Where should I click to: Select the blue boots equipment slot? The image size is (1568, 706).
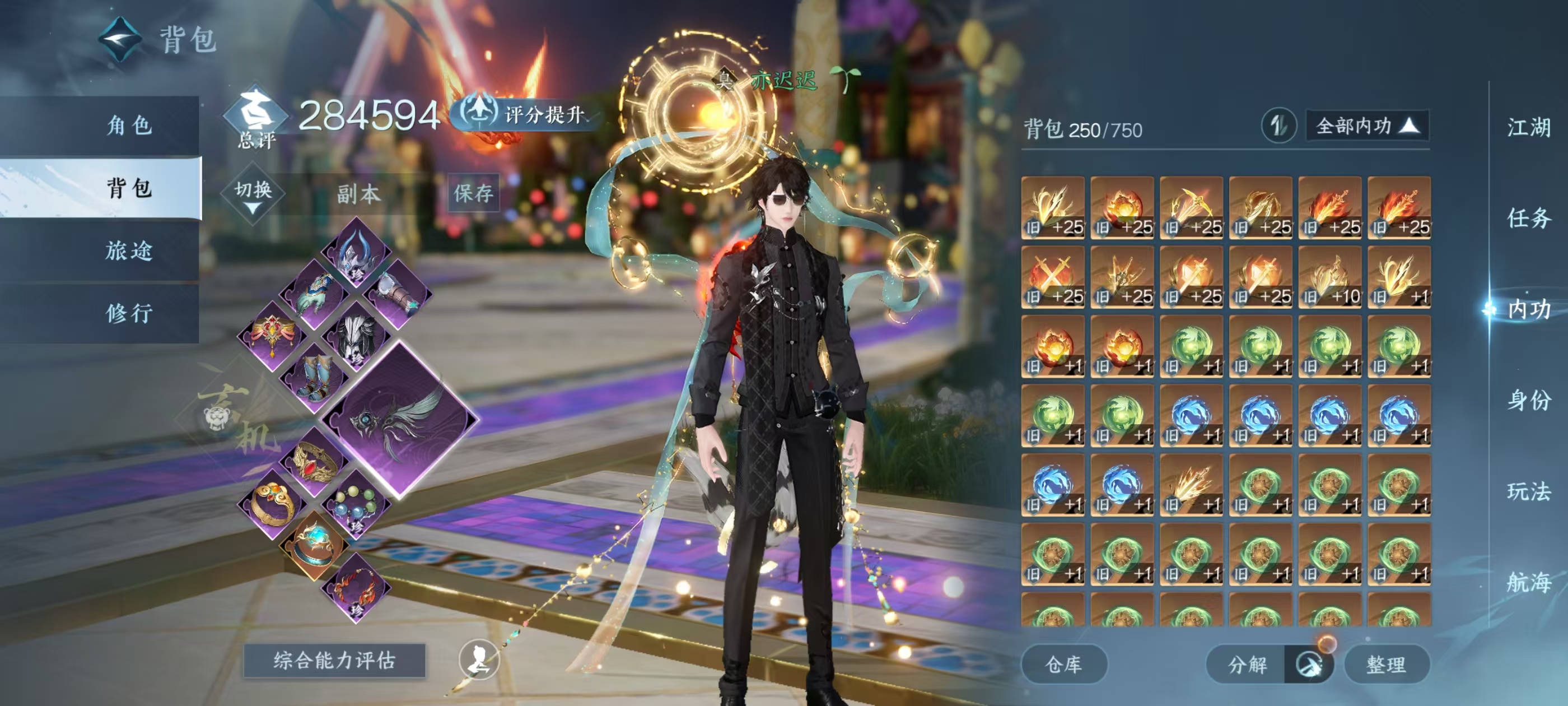(315, 378)
